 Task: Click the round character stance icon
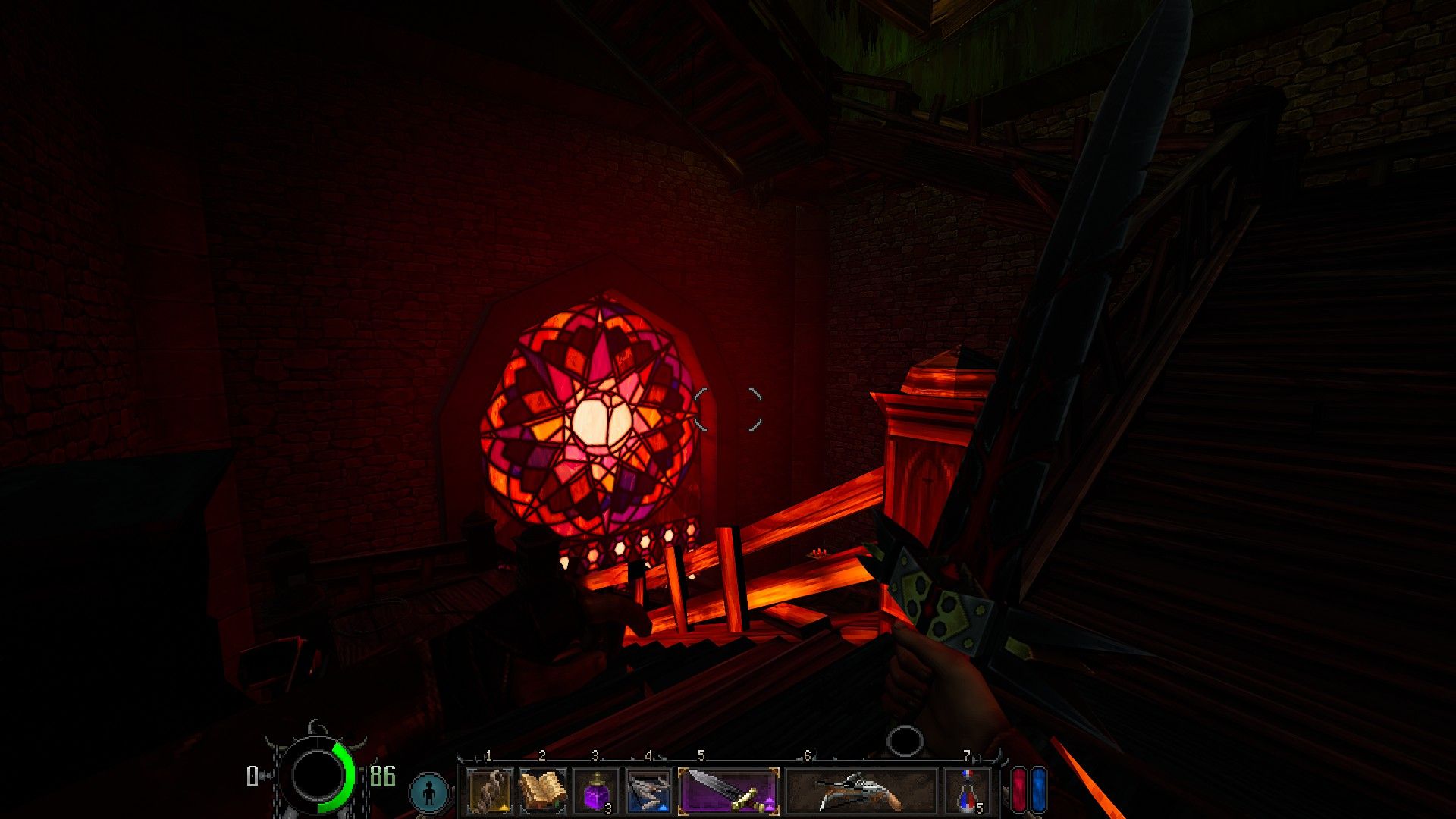[430, 792]
